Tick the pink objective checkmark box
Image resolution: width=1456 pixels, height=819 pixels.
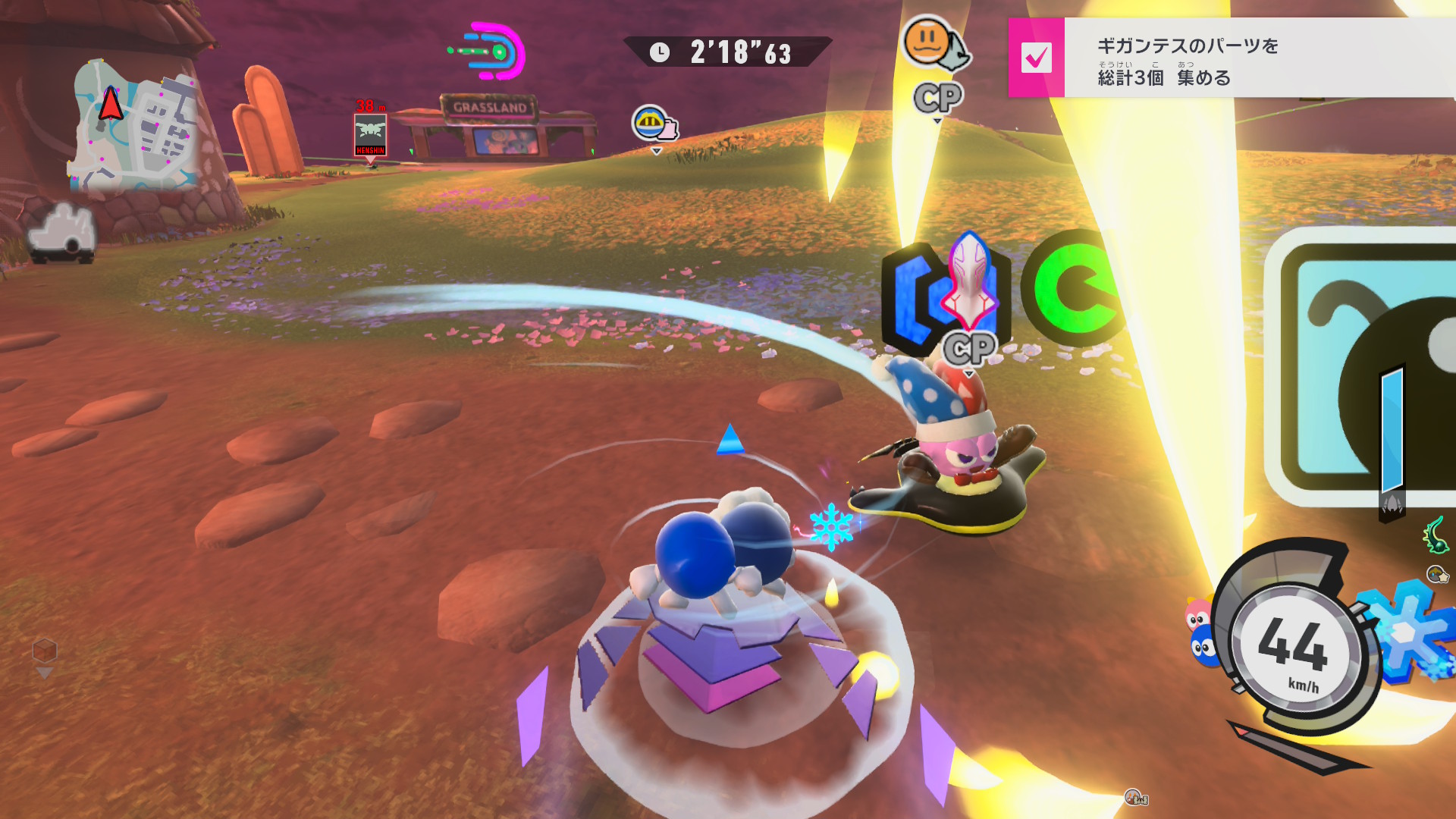pos(1036,58)
